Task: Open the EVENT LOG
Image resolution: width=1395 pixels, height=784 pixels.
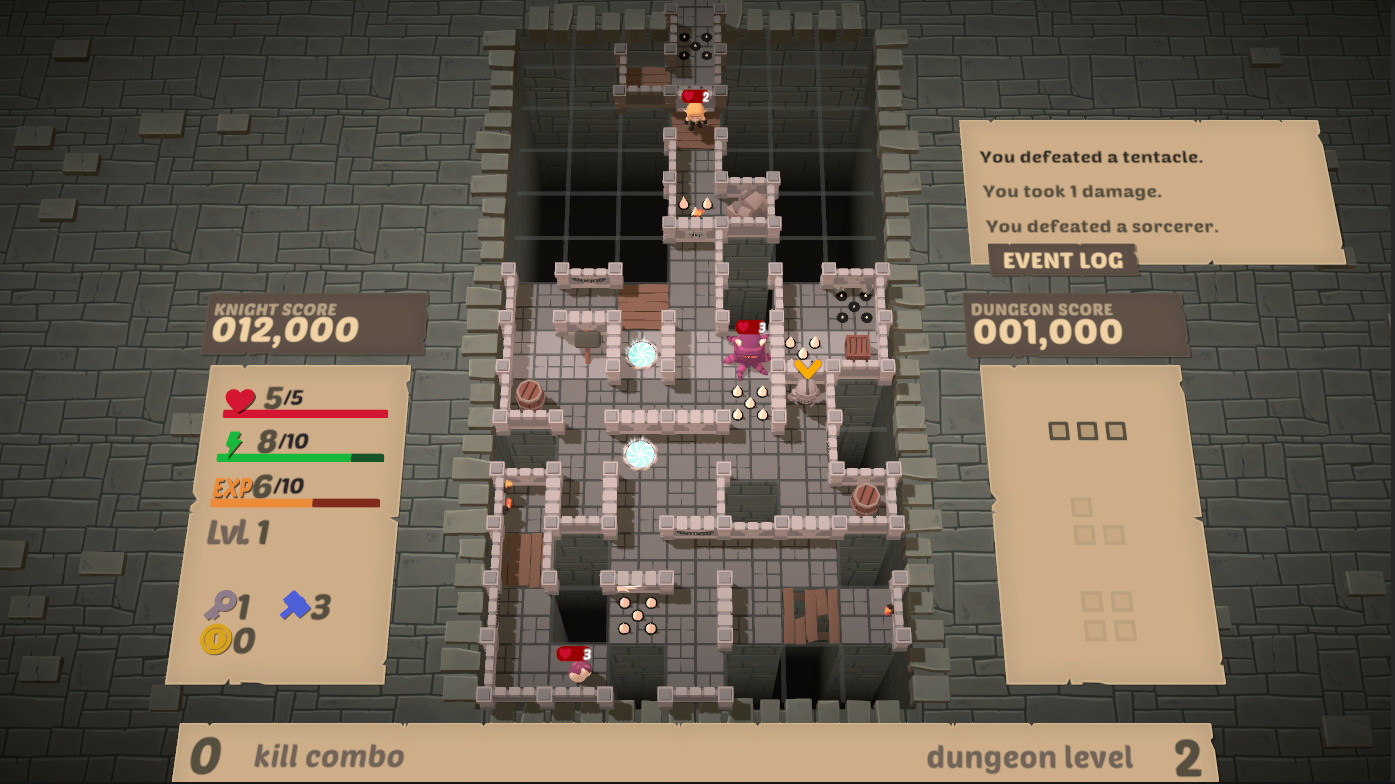Action: pyautogui.click(x=1065, y=259)
